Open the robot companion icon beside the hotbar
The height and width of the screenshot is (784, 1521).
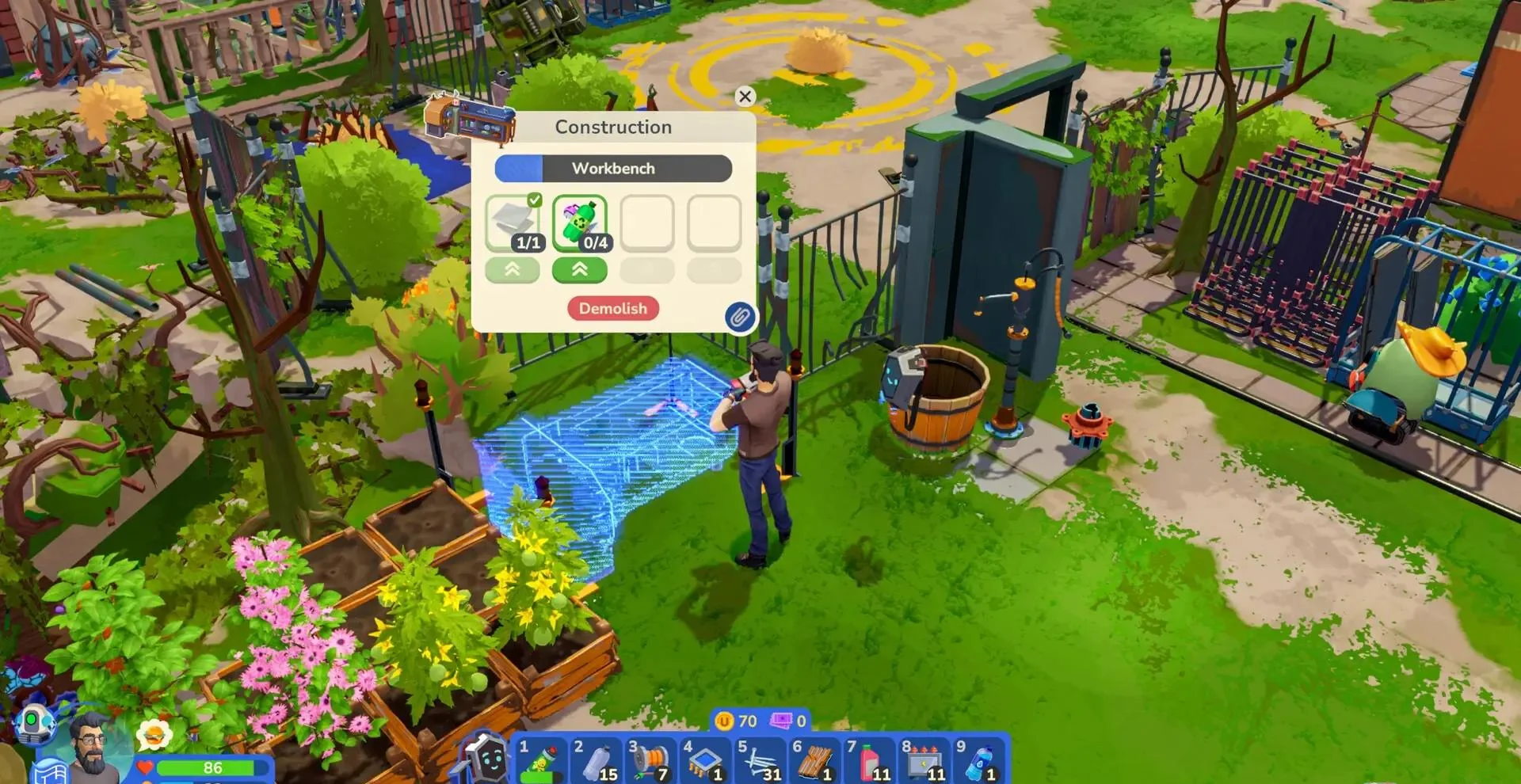[485, 757]
